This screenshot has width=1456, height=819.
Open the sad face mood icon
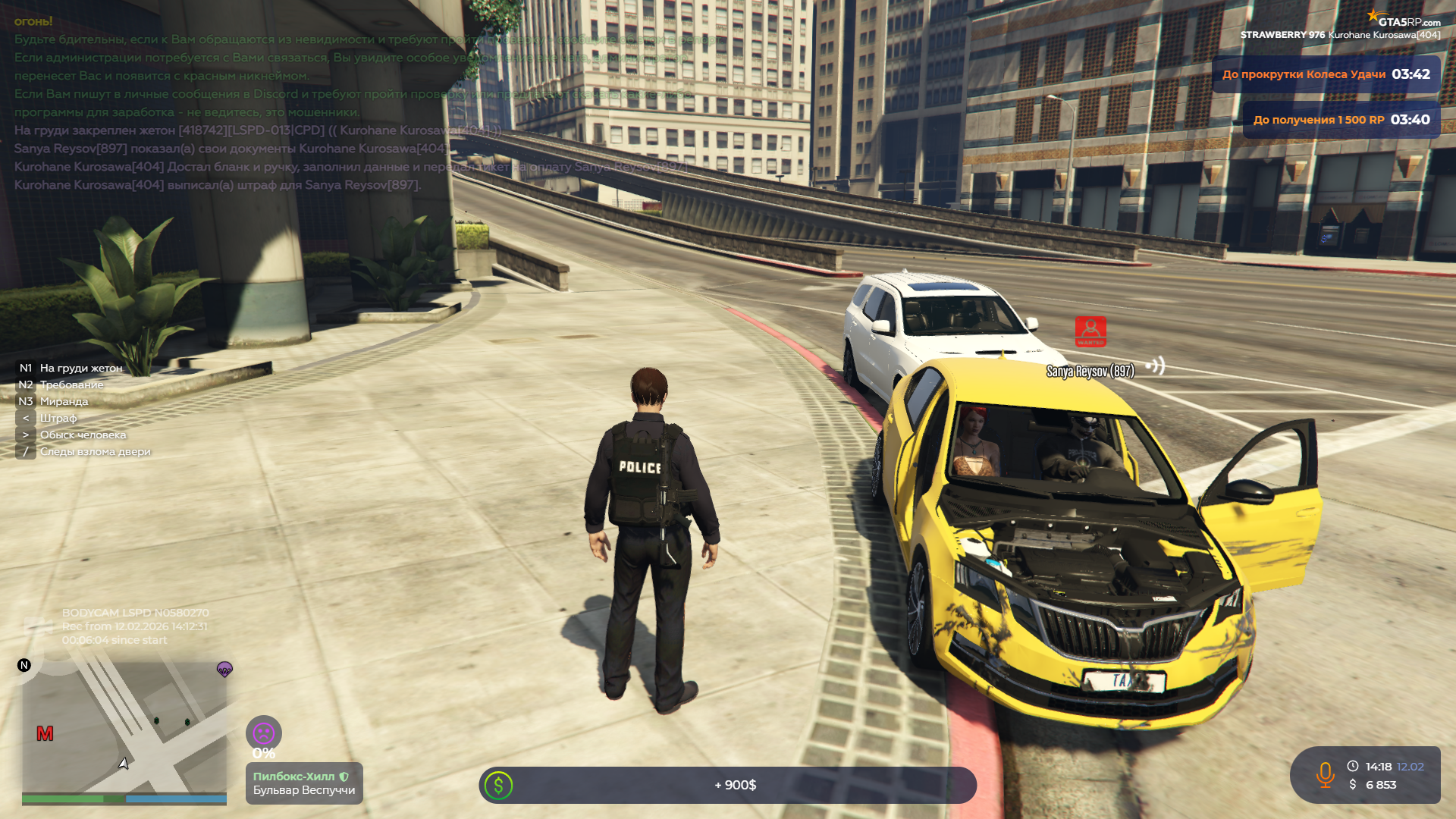263,733
